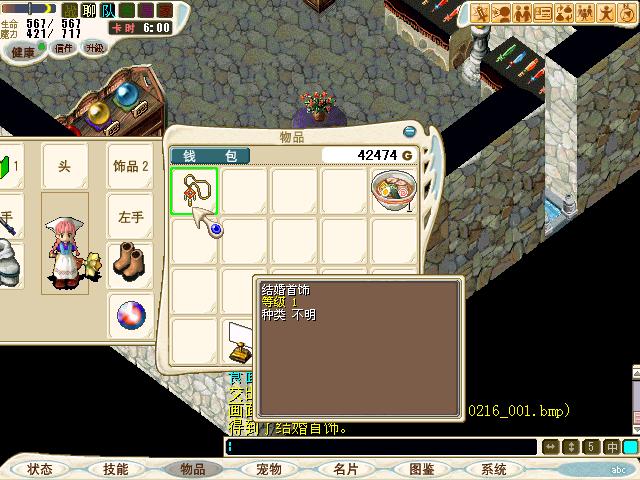Viewport: 640px width, 480px height.
Task: Select the noodle bowl item slot
Action: click(x=393, y=191)
